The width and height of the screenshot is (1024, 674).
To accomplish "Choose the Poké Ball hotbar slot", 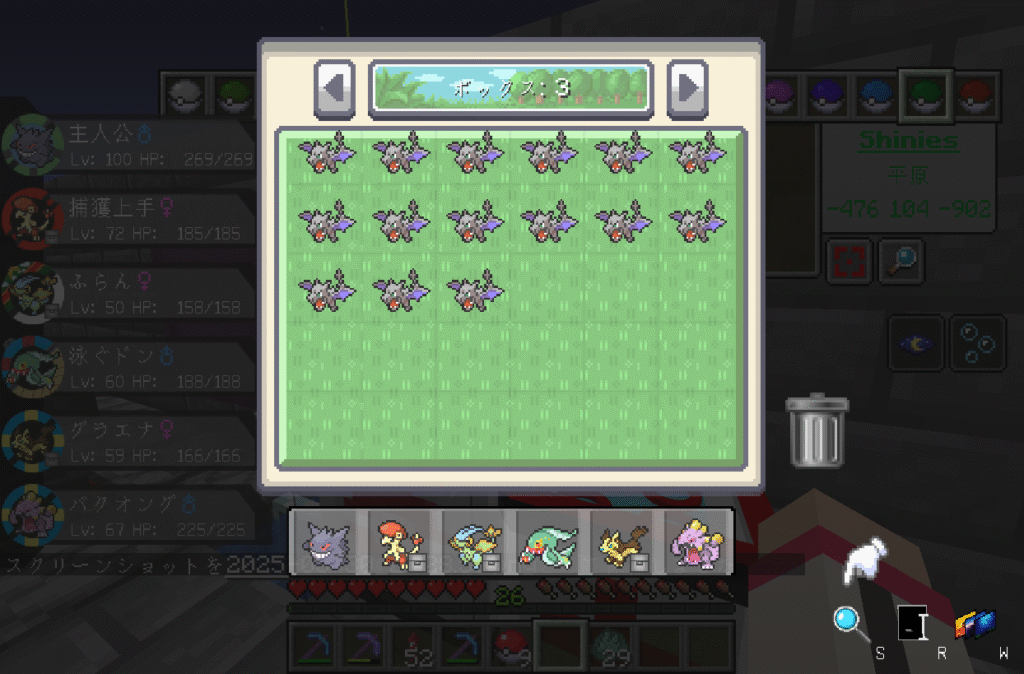I will pyautogui.click(x=511, y=647).
